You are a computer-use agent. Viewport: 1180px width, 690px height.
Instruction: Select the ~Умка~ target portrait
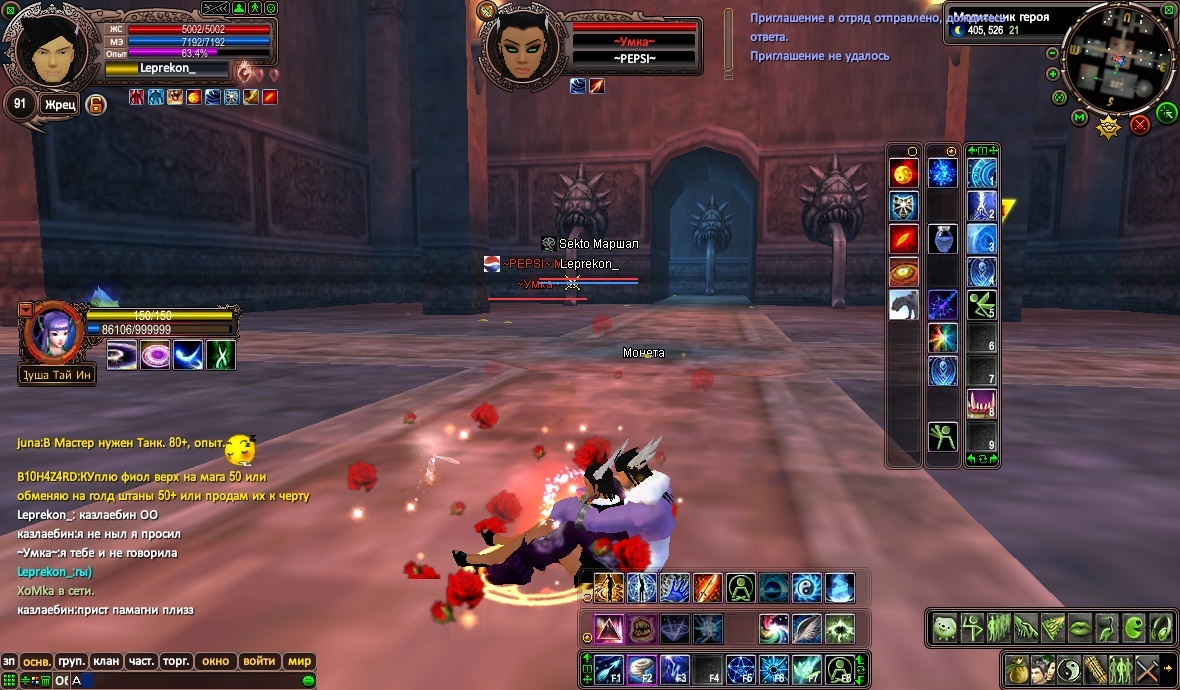[x=521, y=45]
